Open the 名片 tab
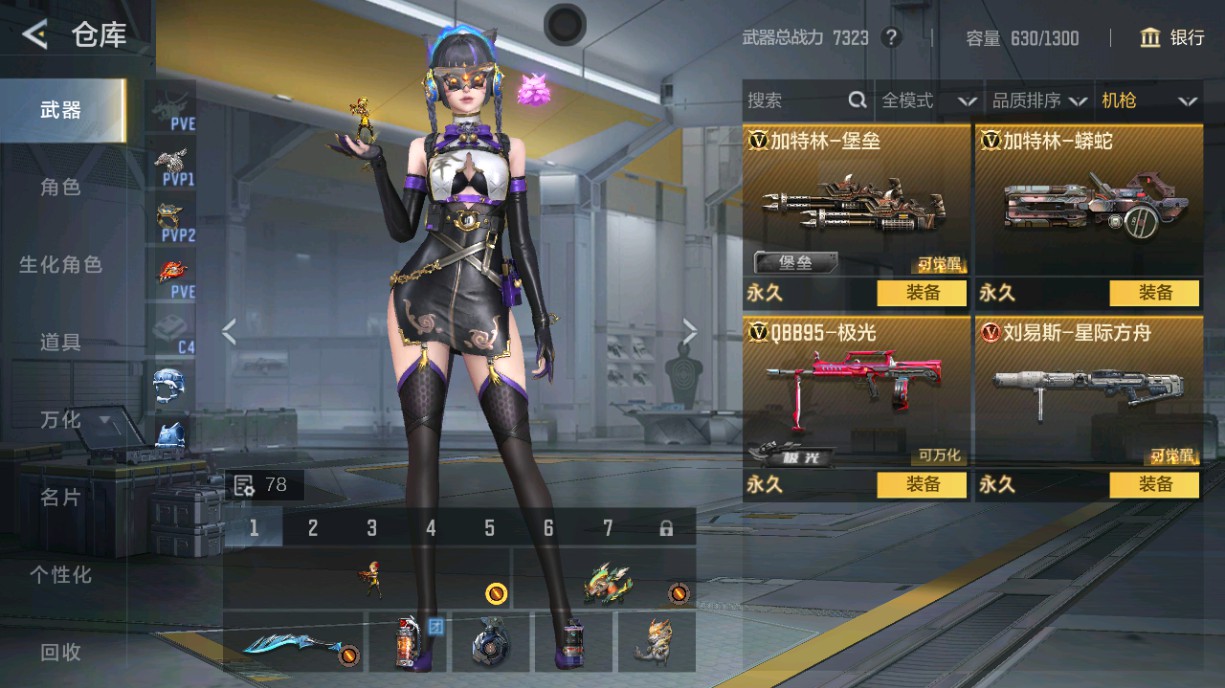The height and width of the screenshot is (688, 1225). (x=60, y=497)
